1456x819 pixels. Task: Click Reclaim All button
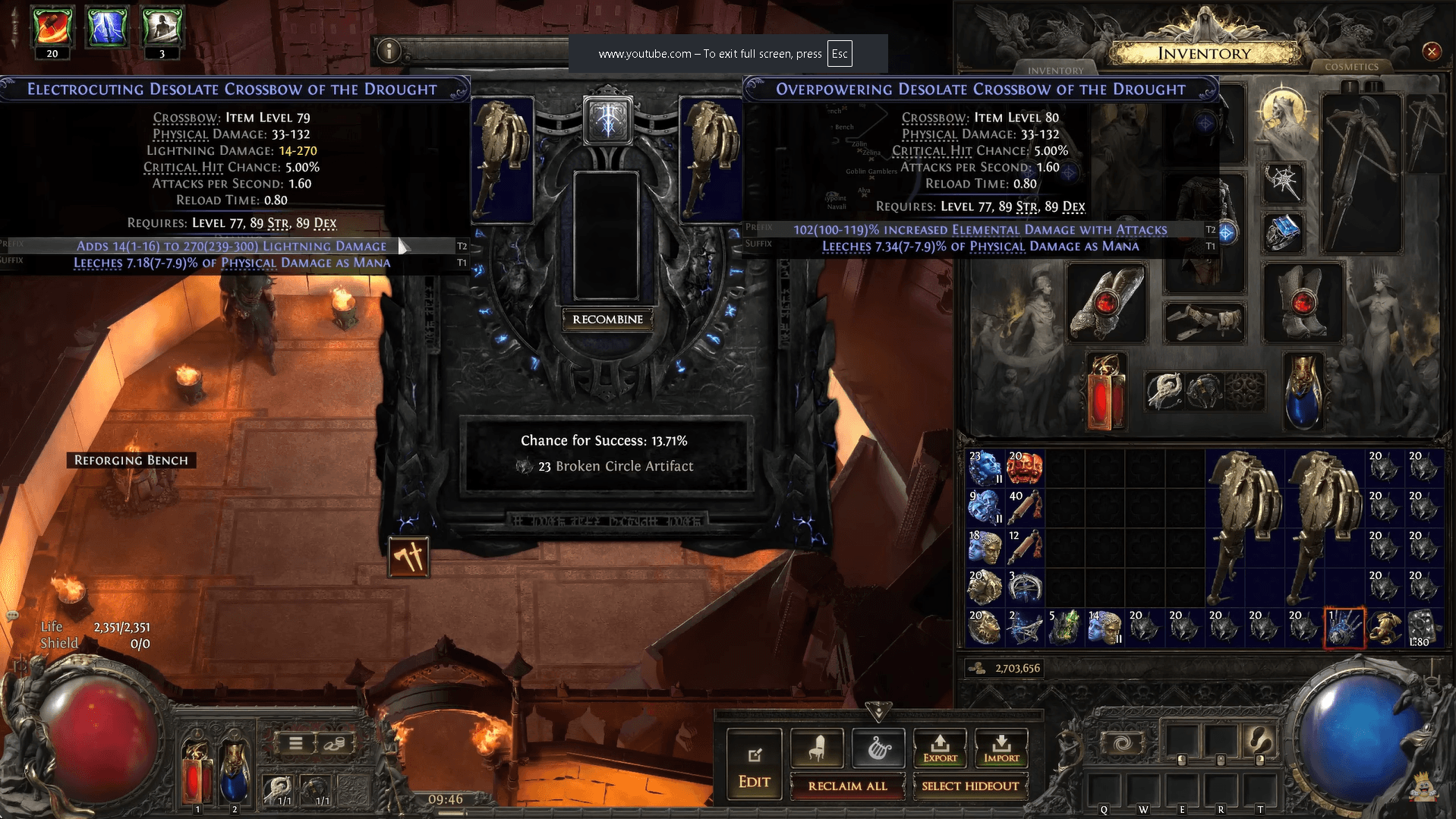[847, 786]
